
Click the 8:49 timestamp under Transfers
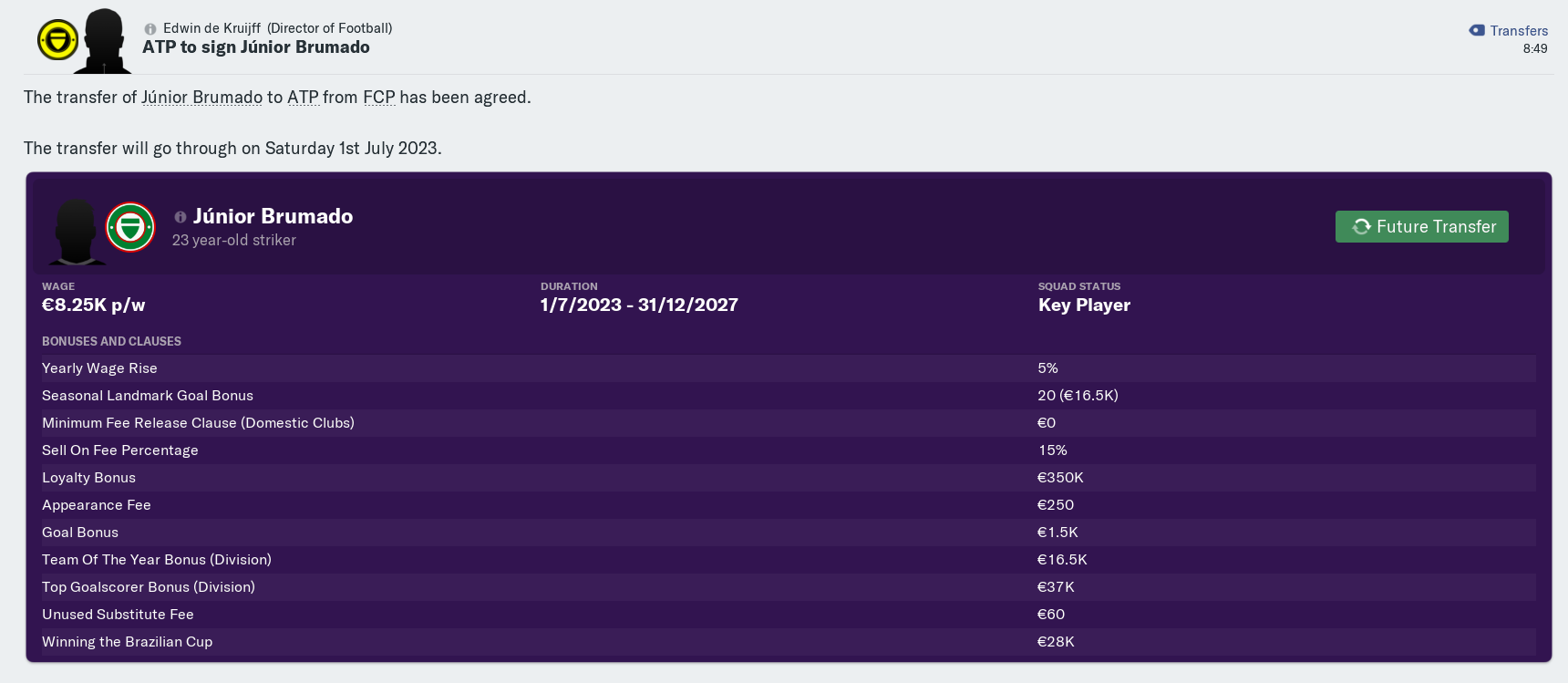tap(1534, 49)
